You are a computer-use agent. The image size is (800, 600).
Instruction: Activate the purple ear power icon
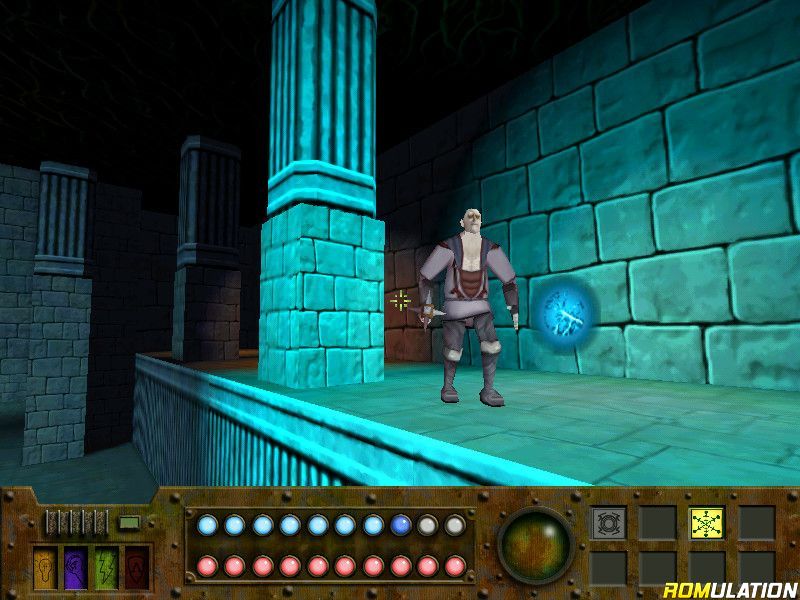coord(77,567)
